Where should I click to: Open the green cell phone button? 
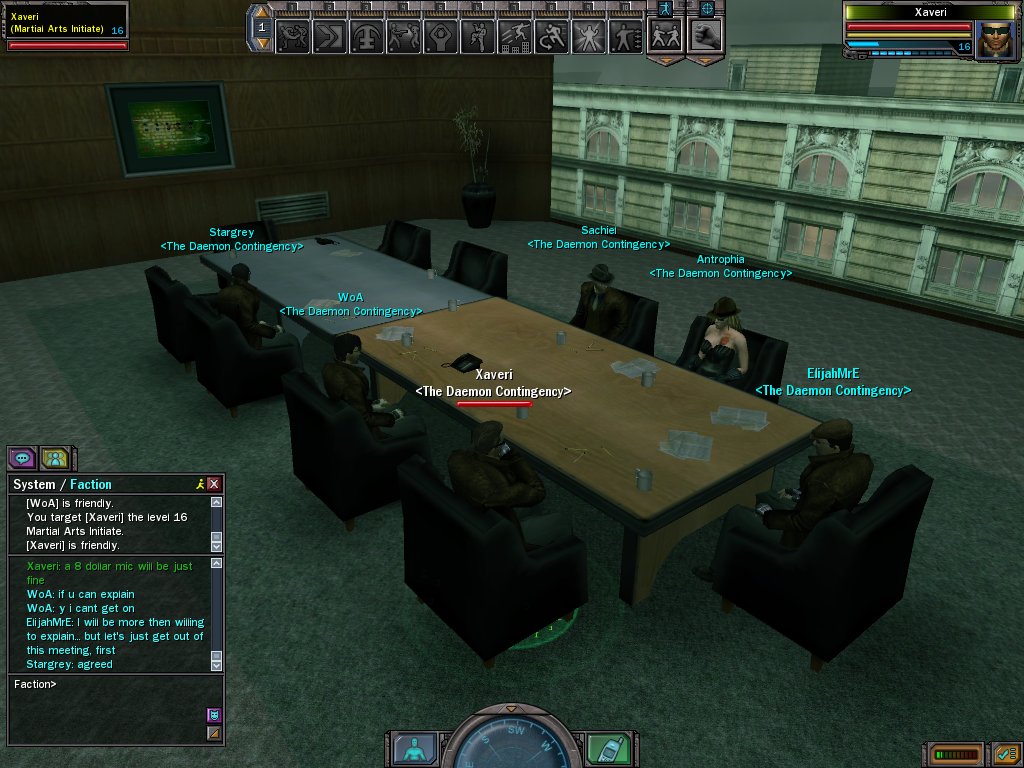609,748
